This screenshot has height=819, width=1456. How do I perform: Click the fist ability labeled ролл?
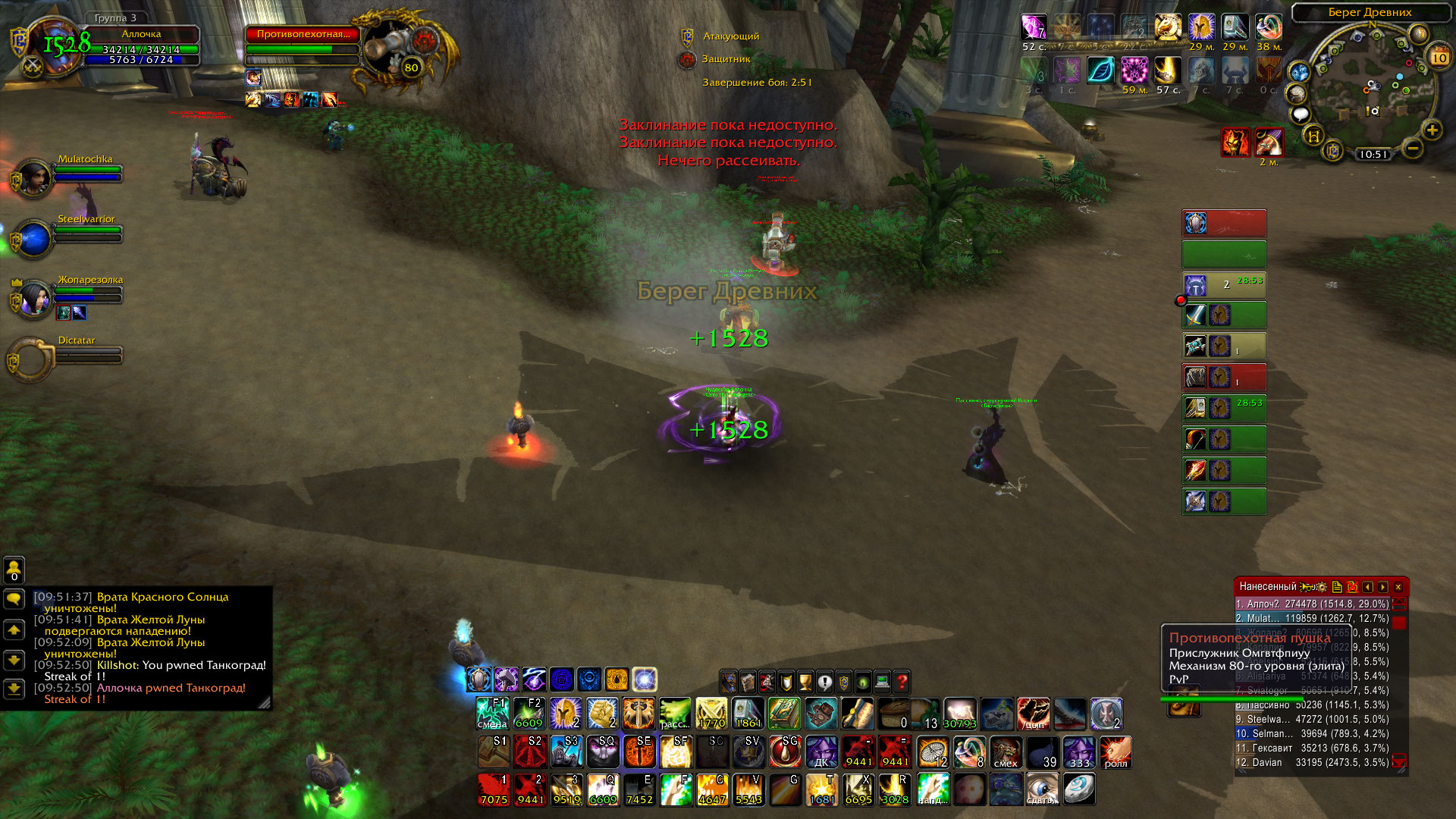click(1116, 752)
